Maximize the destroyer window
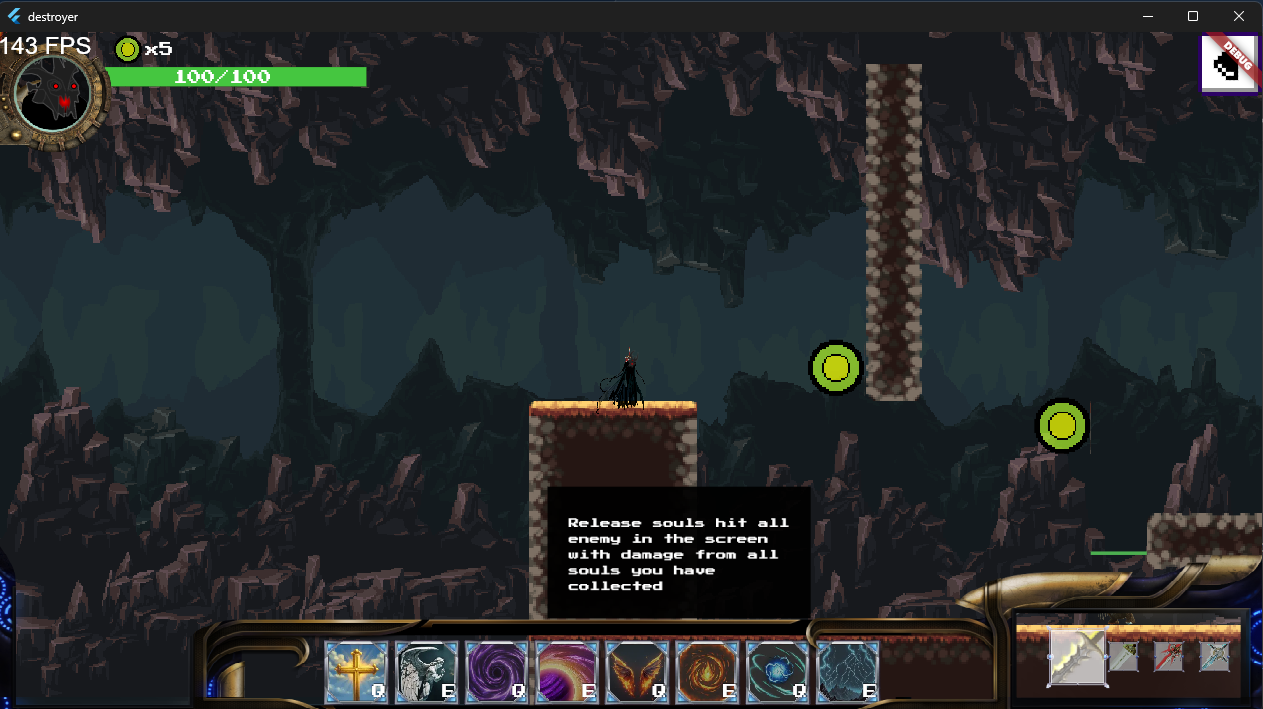Image resolution: width=1263 pixels, height=709 pixels. point(1193,16)
